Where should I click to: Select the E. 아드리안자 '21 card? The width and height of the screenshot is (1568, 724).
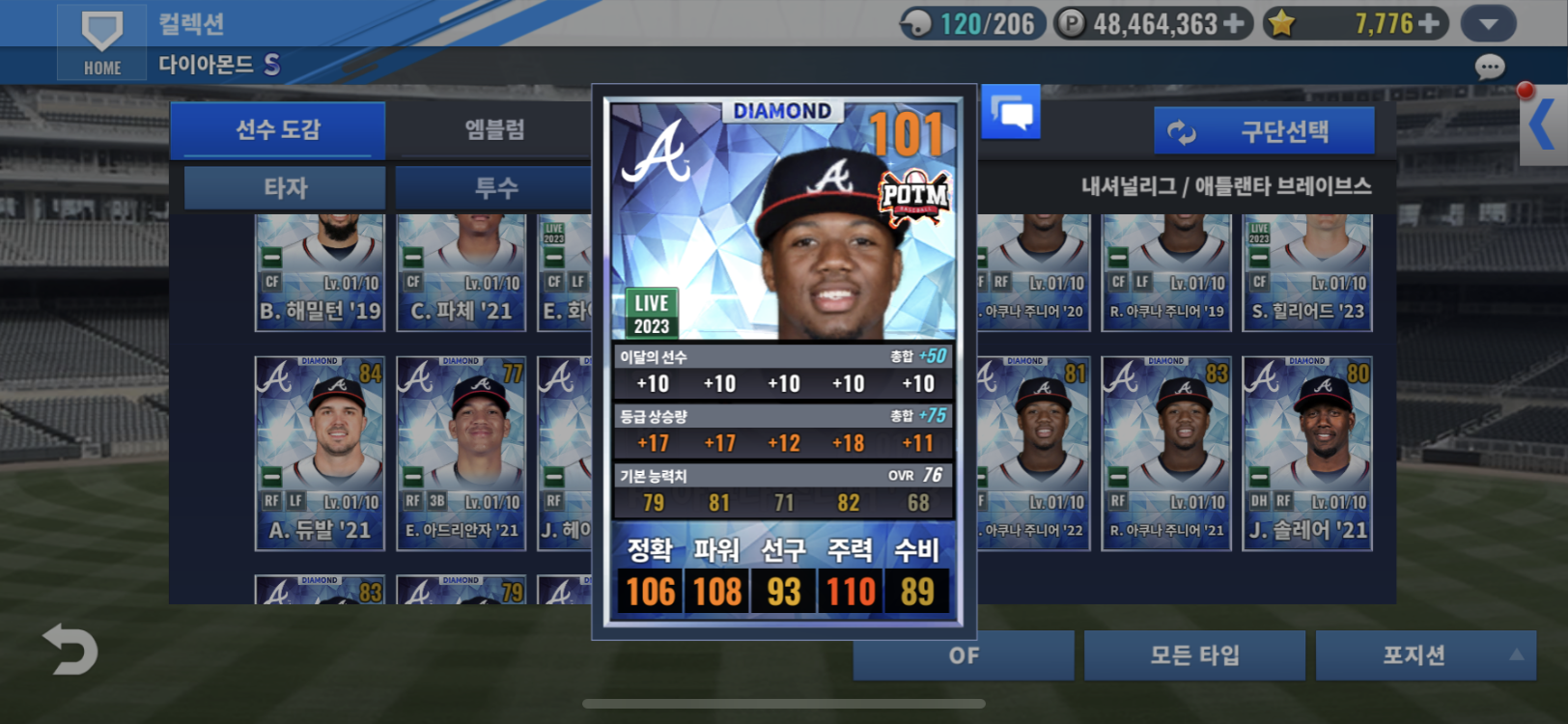point(462,453)
